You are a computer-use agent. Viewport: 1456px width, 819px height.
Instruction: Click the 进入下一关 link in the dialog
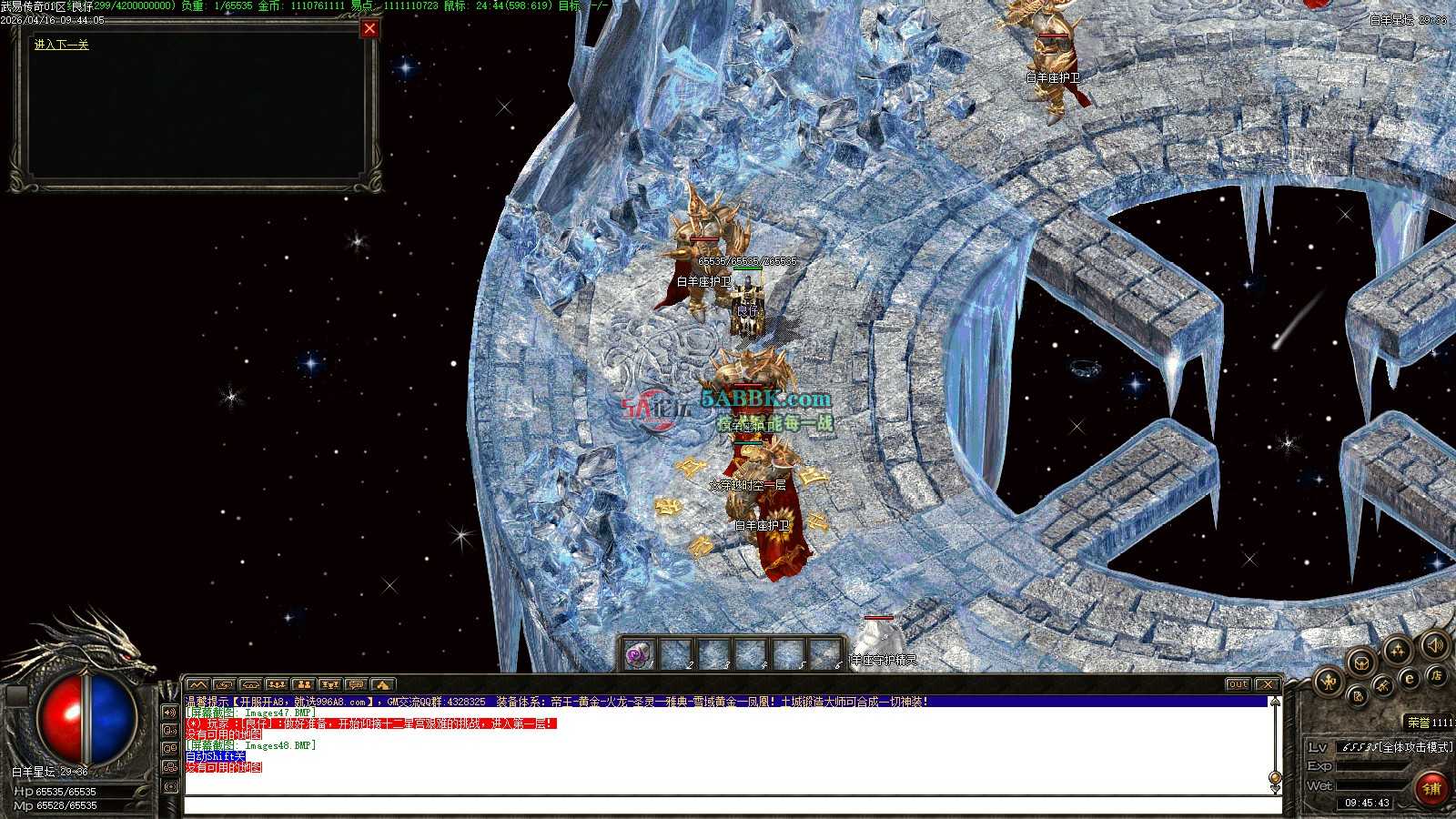pyautogui.click(x=61, y=45)
